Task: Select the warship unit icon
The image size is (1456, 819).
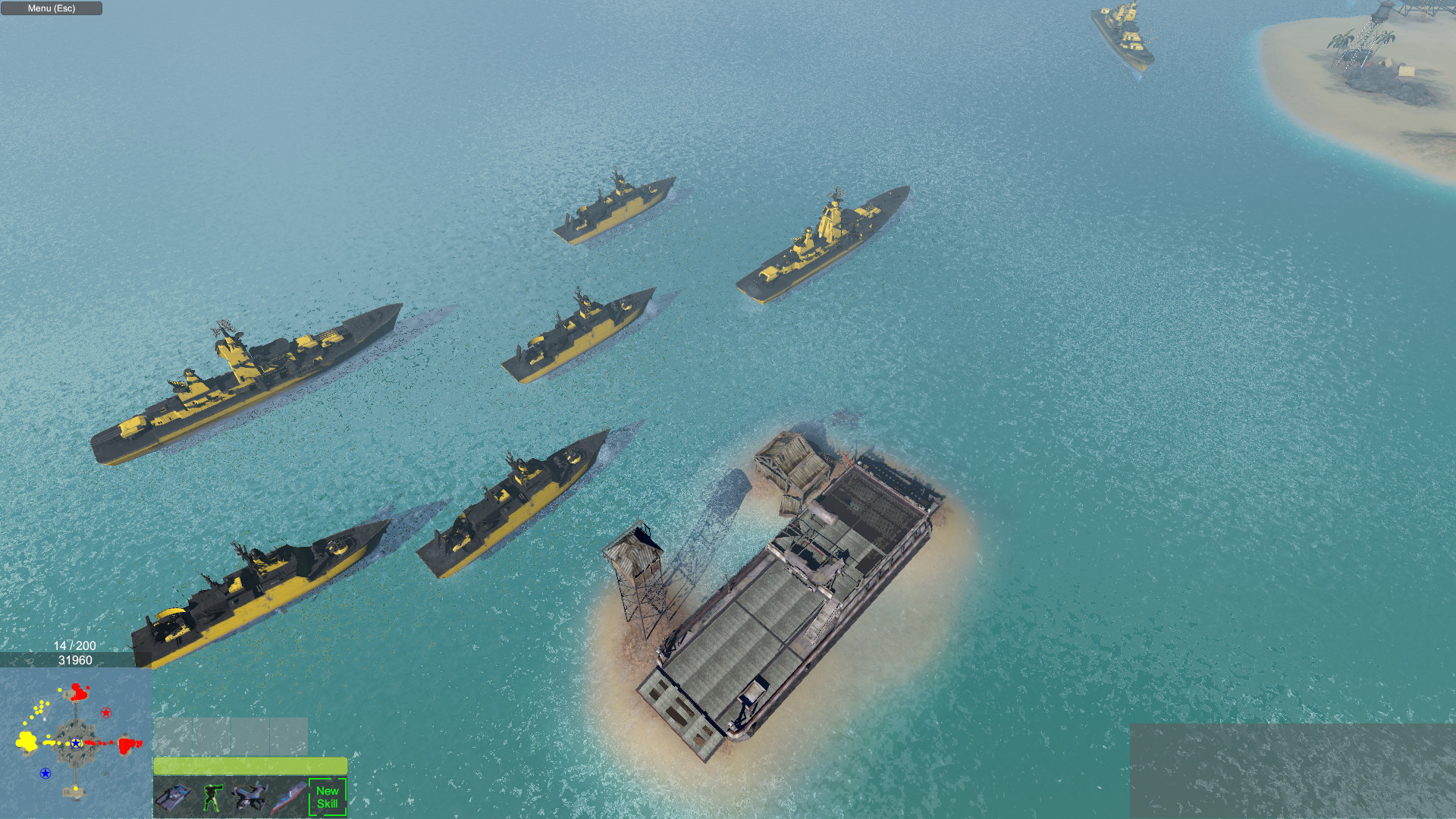Action: (288, 796)
